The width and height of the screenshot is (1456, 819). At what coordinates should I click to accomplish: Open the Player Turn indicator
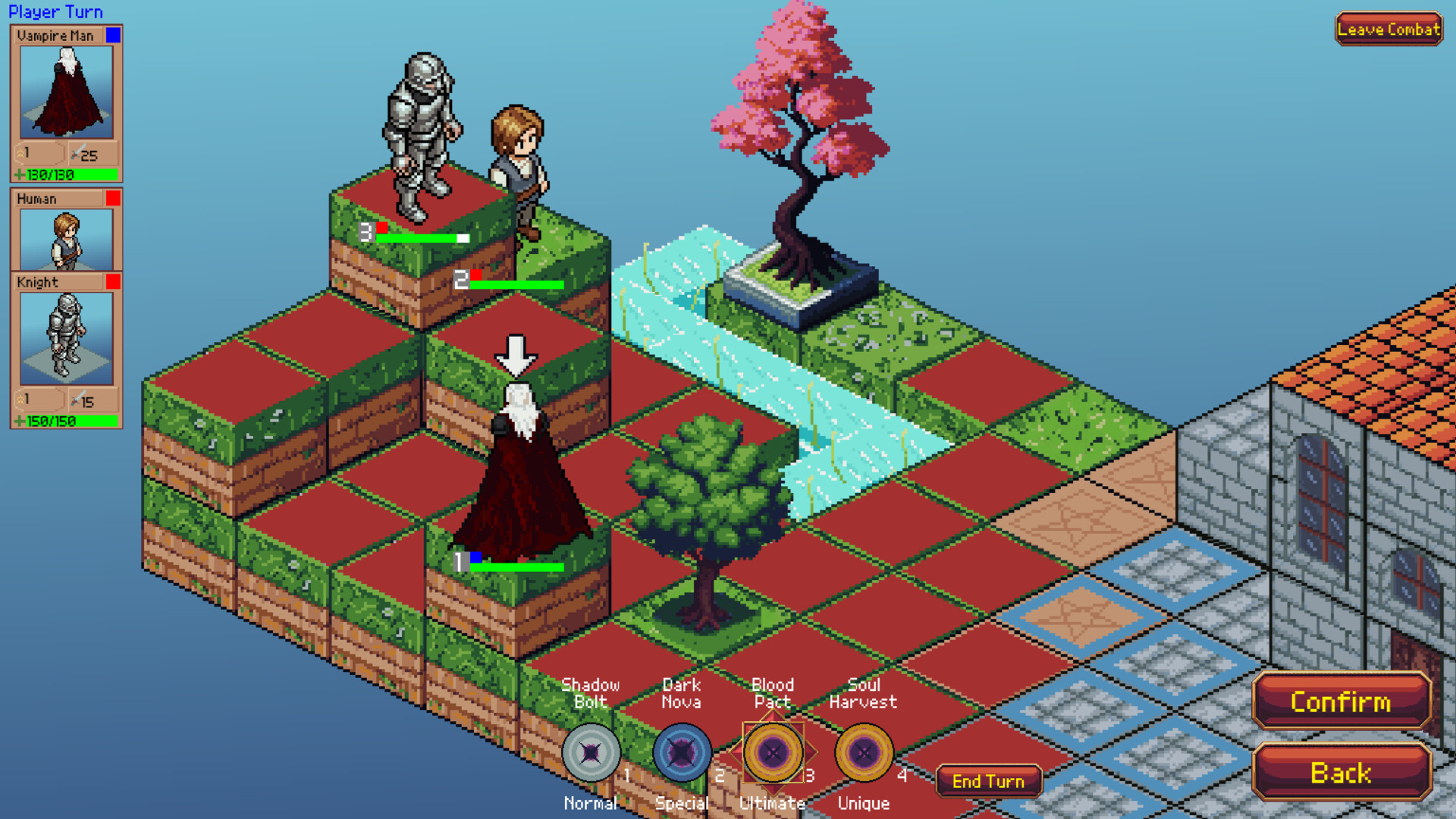[x=56, y=11]
